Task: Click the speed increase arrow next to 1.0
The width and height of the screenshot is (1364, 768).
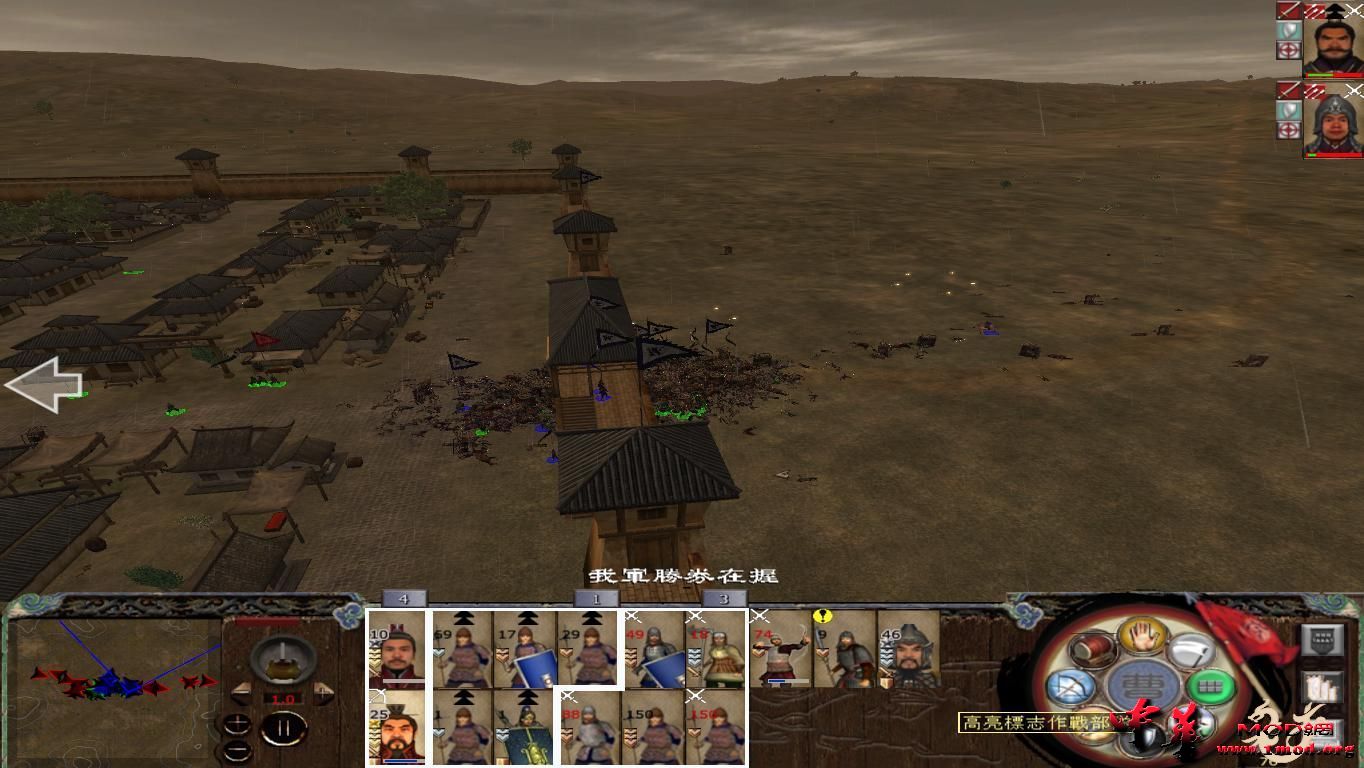Action: coord(322,692)
